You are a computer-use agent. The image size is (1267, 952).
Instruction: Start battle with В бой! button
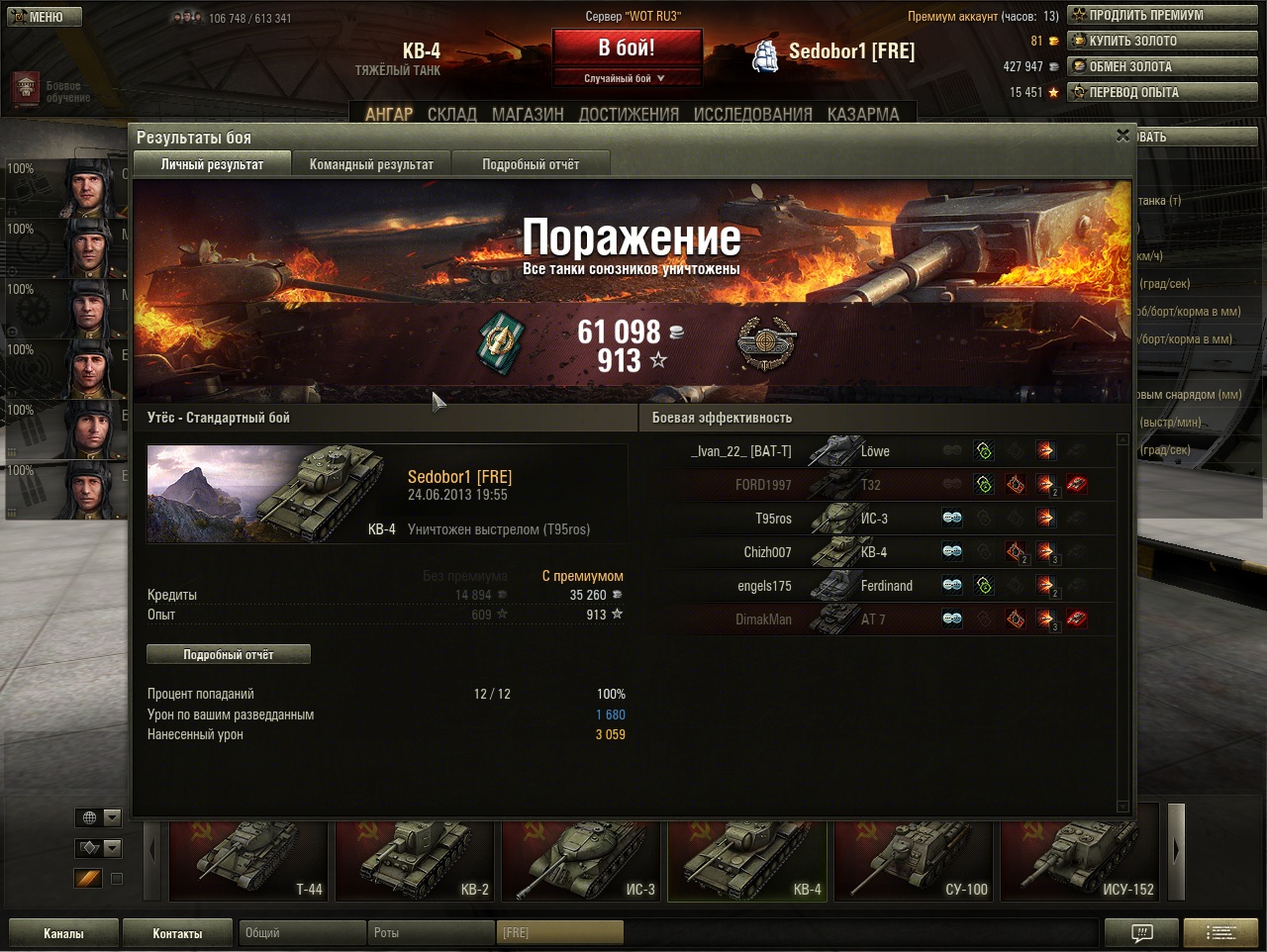click(627, 48)
